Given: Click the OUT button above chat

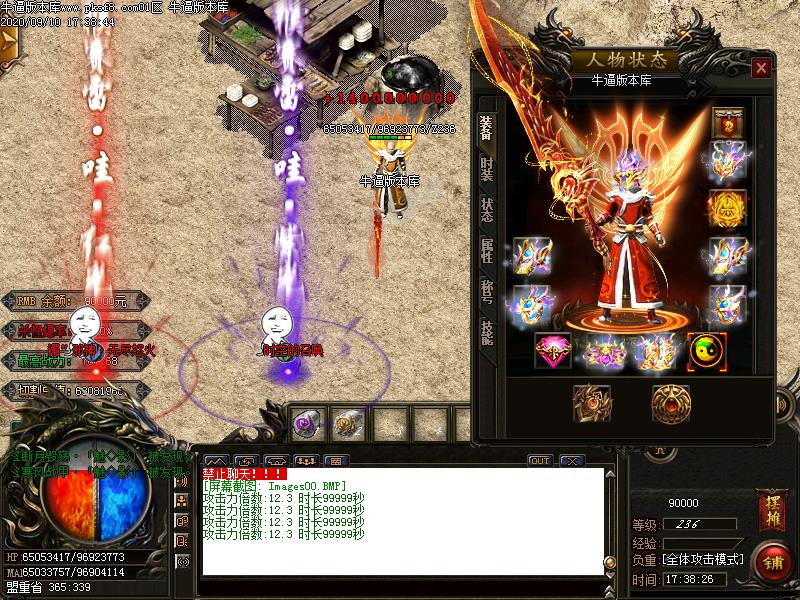Looking at the screenshot, I should coord(540,461).
